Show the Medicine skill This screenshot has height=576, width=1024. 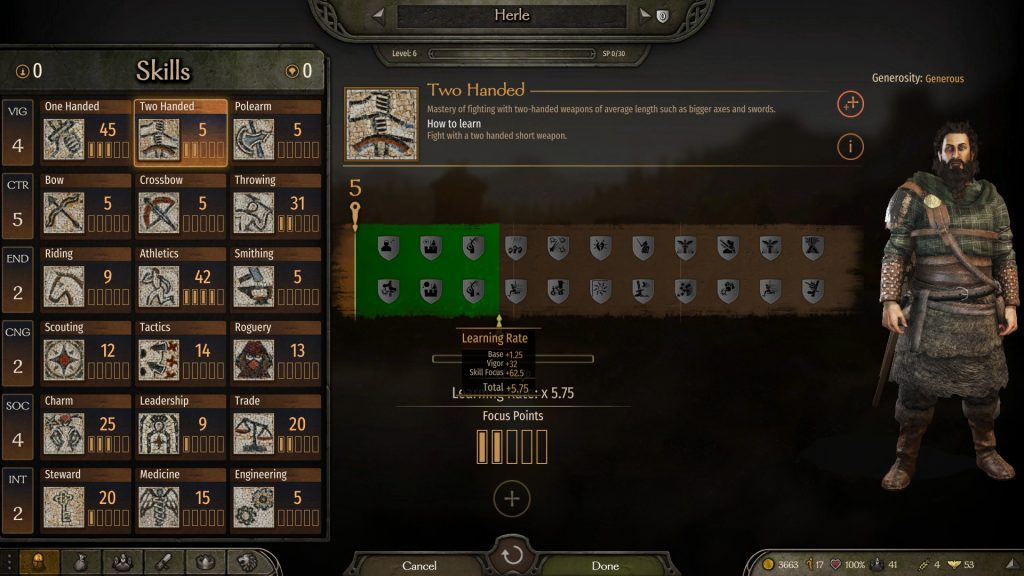181,500
